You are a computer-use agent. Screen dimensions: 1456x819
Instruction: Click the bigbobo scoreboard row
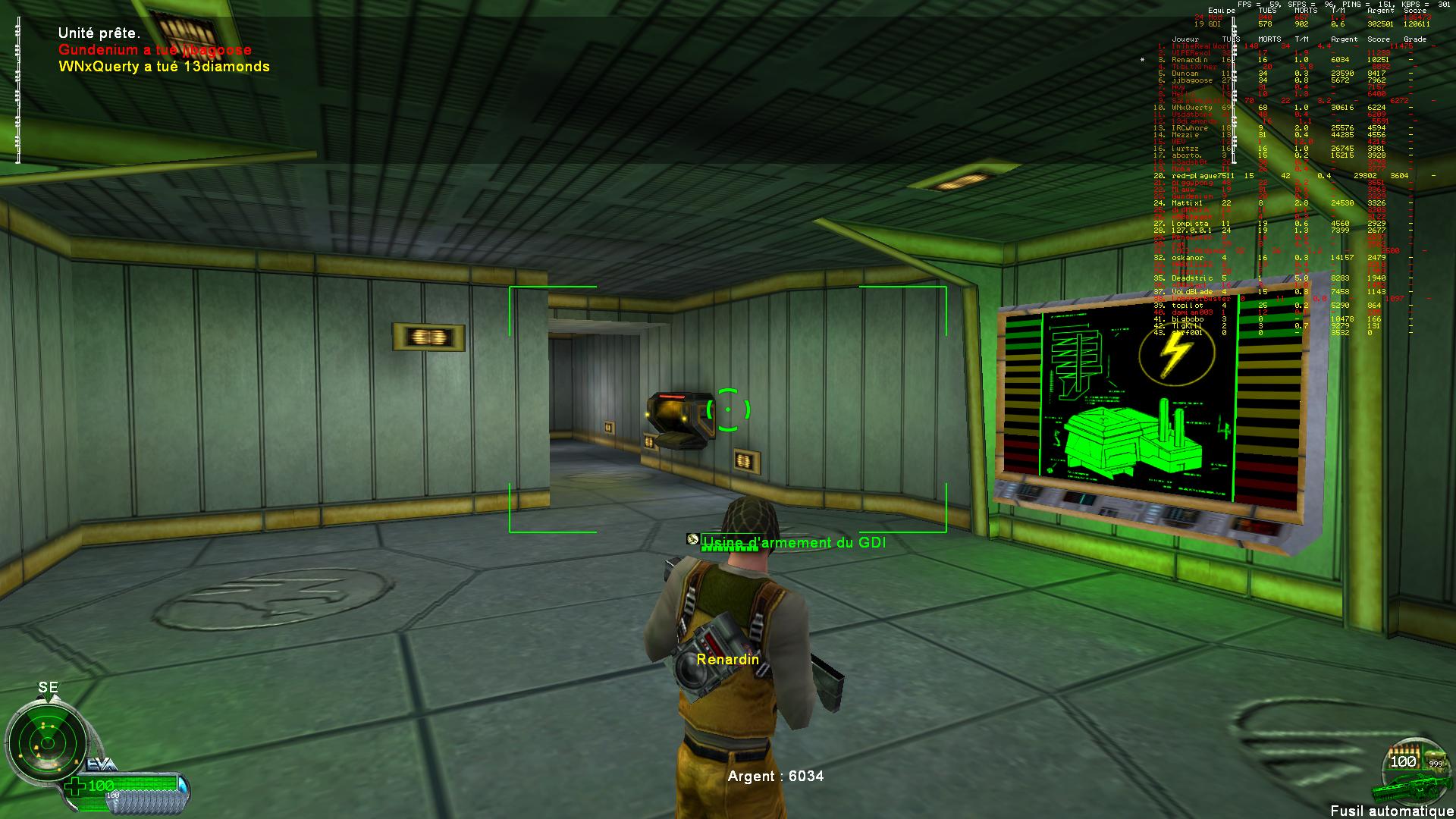(x=1188, y=319)
